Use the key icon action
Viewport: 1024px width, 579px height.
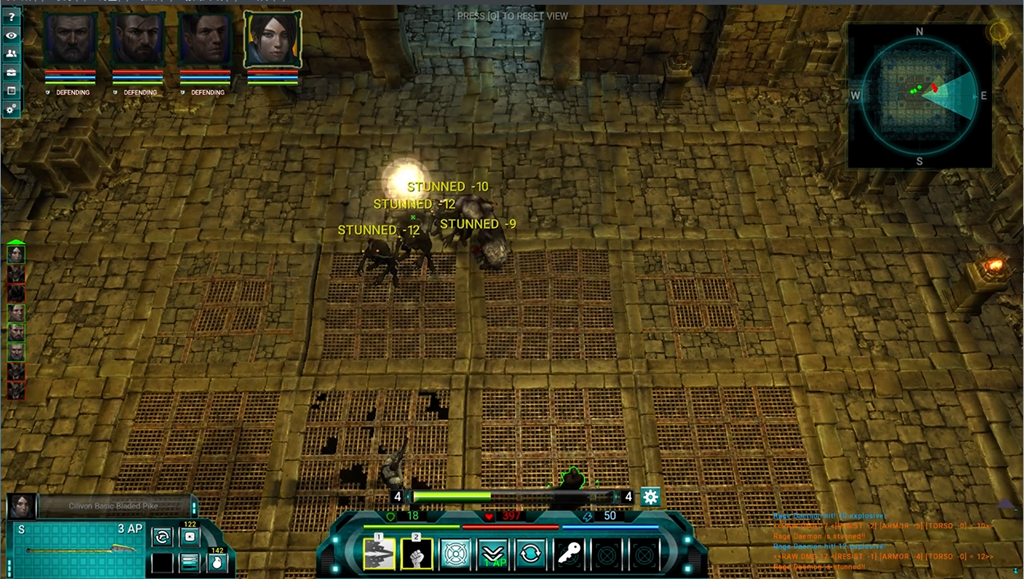pos(569,553)
